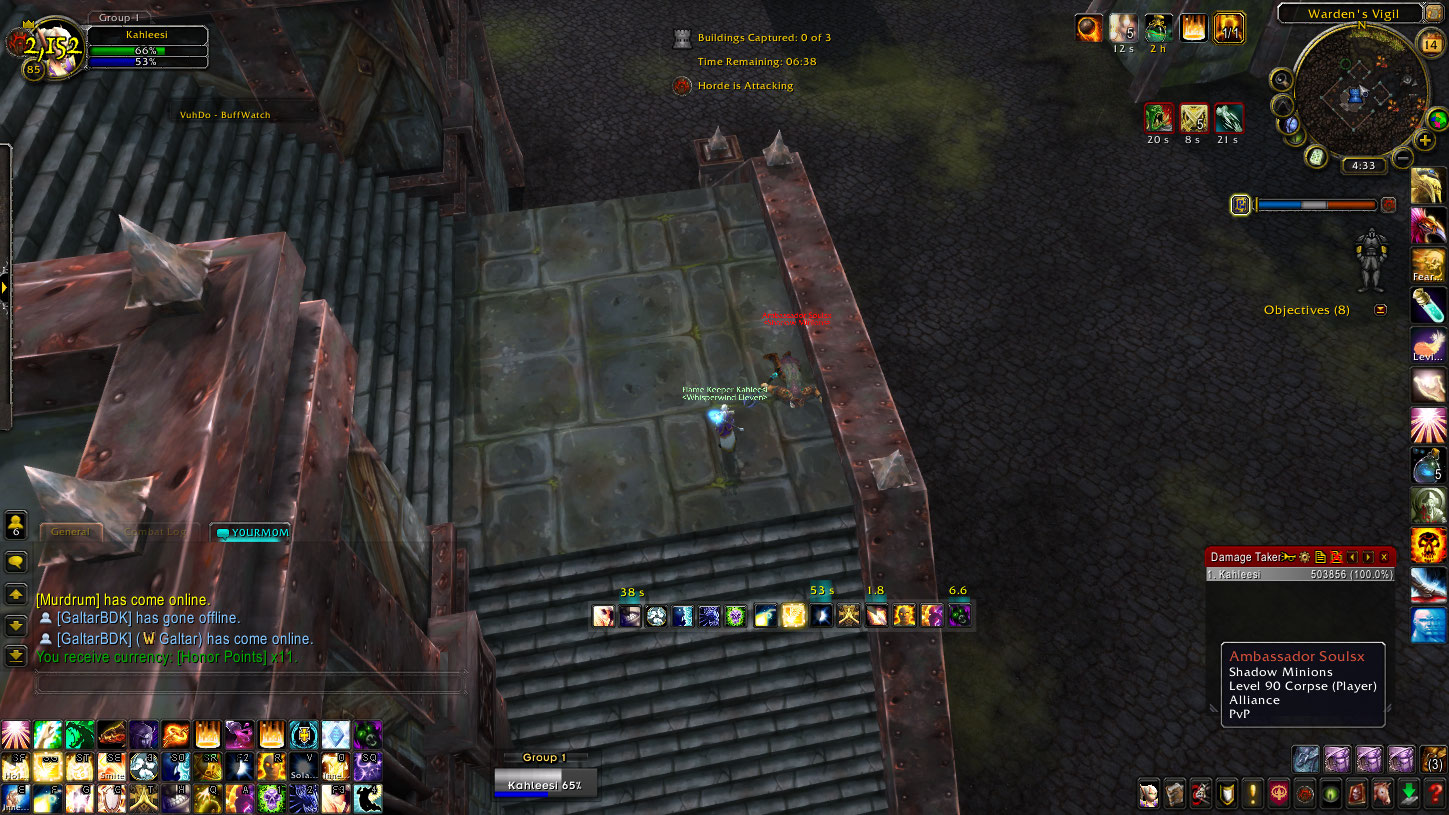Click the chat text input box
Viewport: 1449px width, 815px height.
tap(250, 683)
